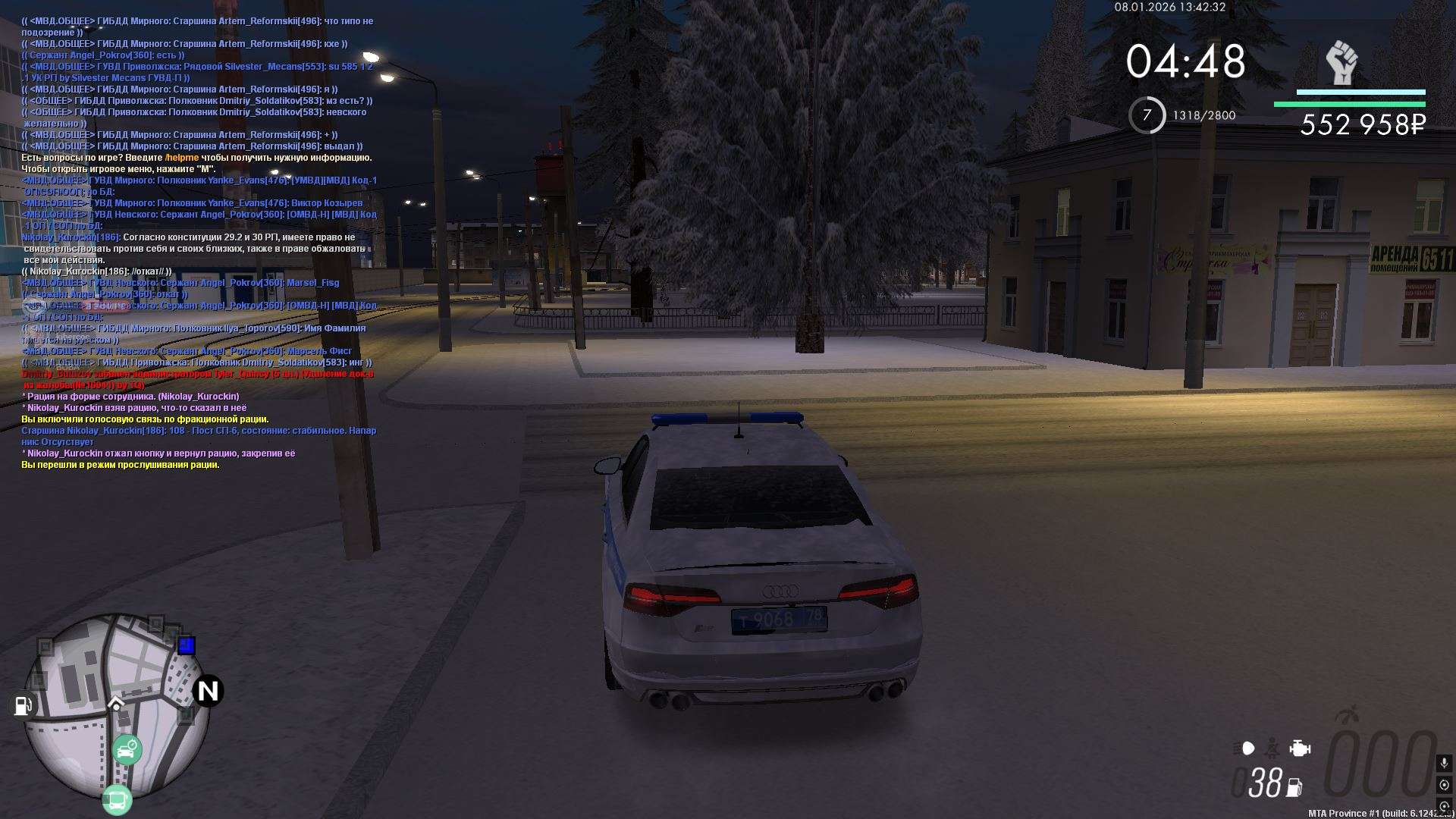Click the north compass N marker
Viewport: 1456px width, 819px height.
tap(208, 691)
